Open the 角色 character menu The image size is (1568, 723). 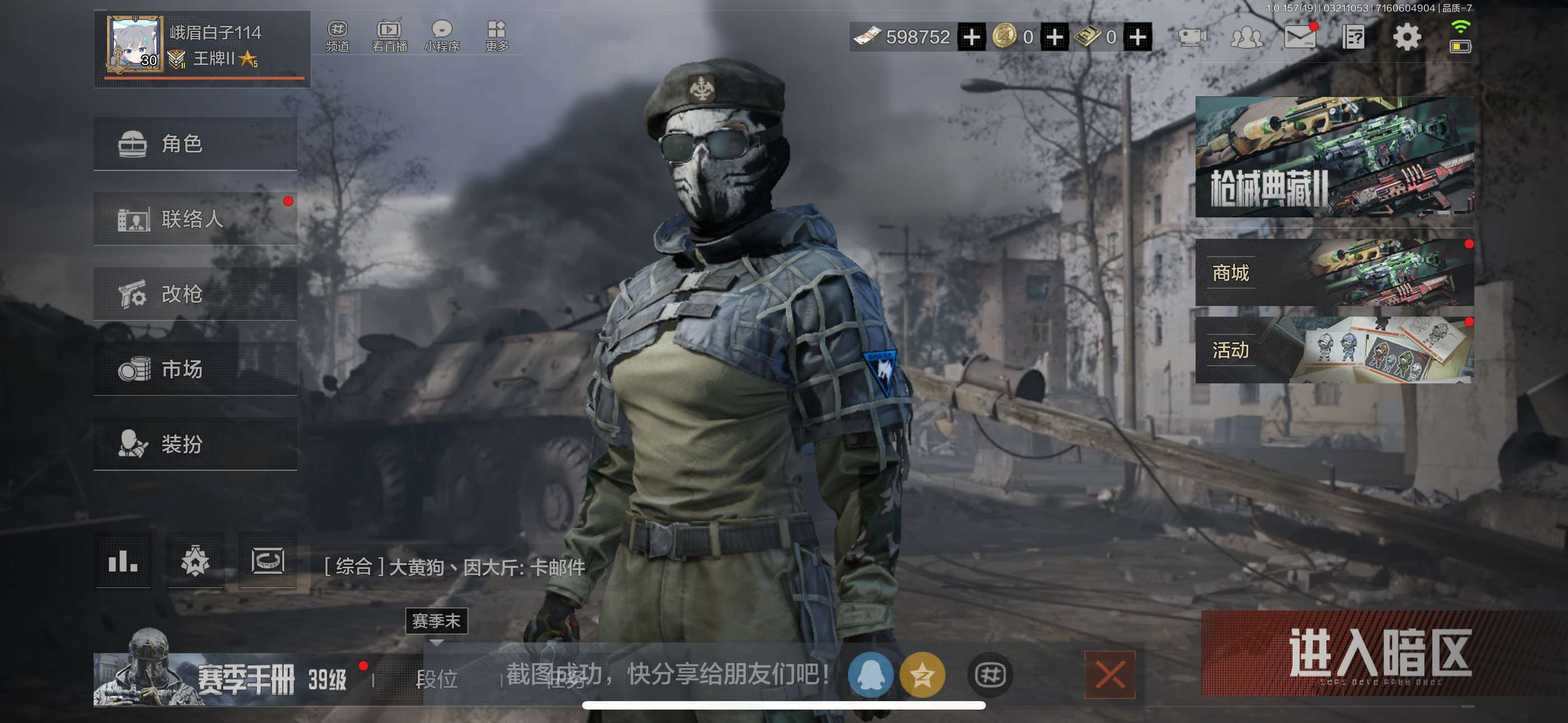click(195, 143)
